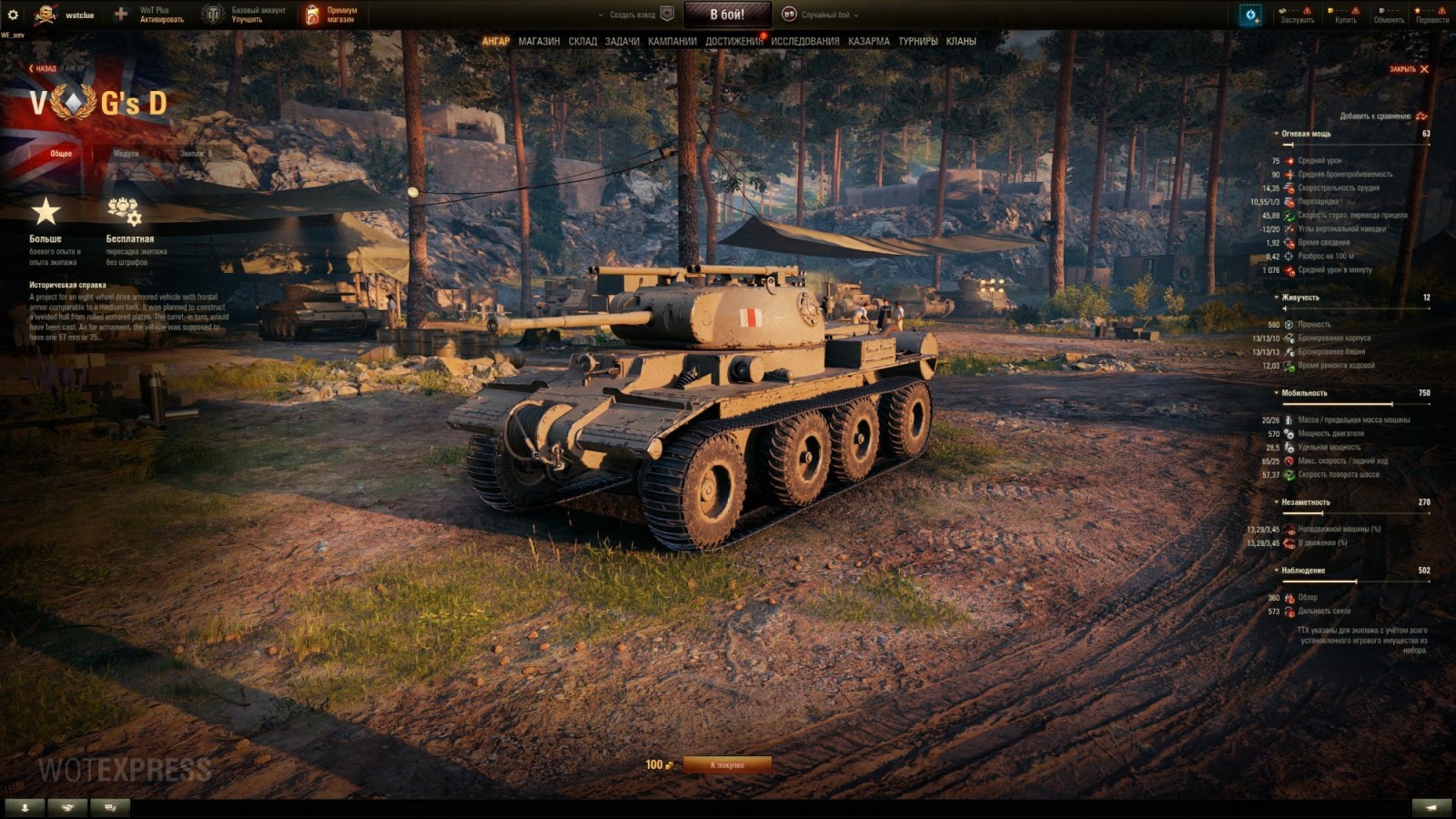Collapse the Огневая мощь stats section
Screen dimensions: 1456x819
[1305, 134]
